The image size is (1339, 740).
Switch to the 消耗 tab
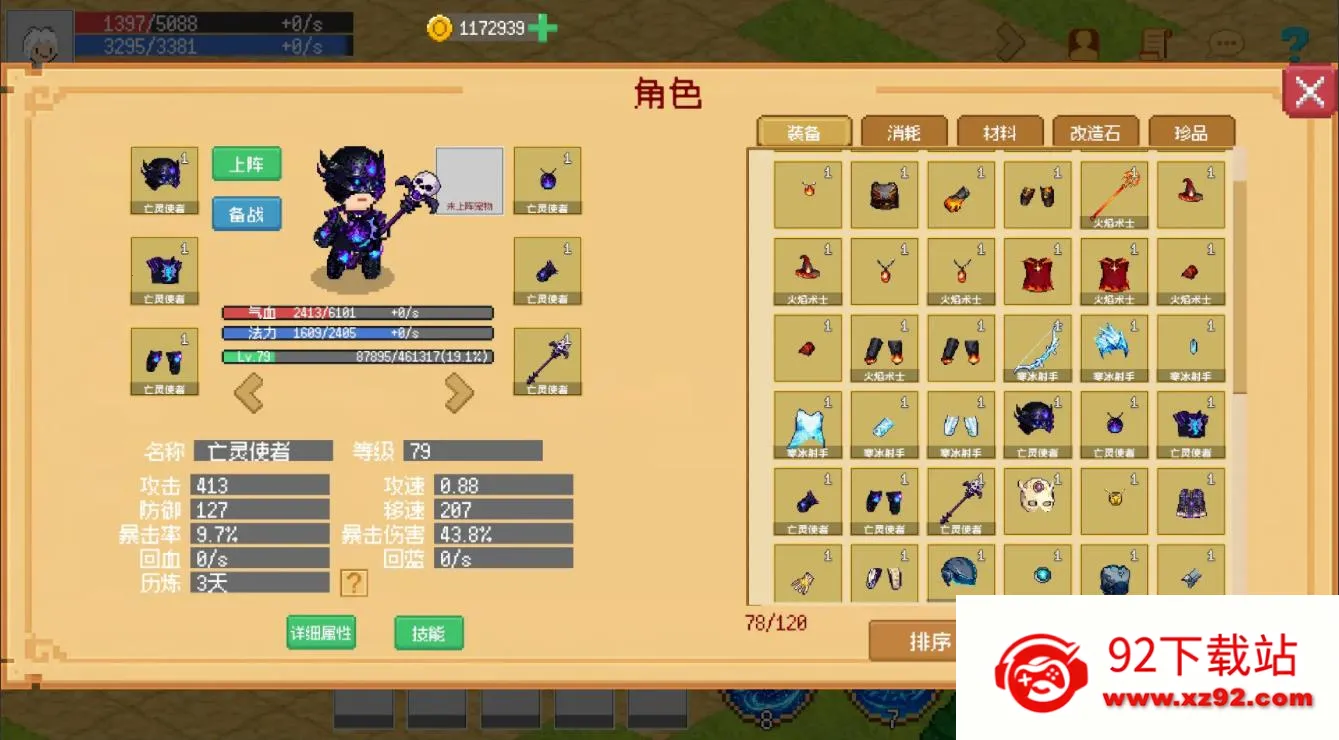tap(902, 131)
